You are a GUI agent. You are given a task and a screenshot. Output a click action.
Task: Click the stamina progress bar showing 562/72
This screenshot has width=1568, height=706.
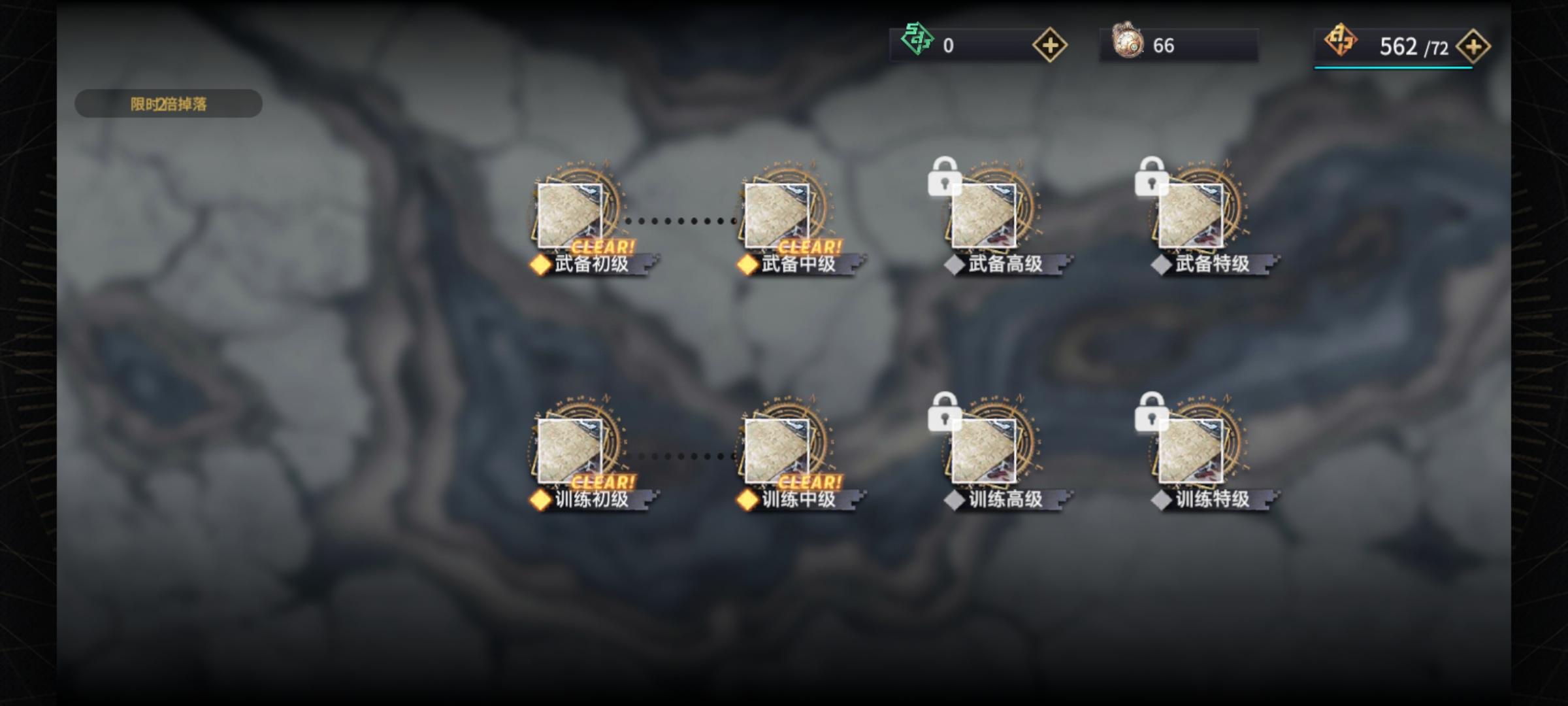1392,67
